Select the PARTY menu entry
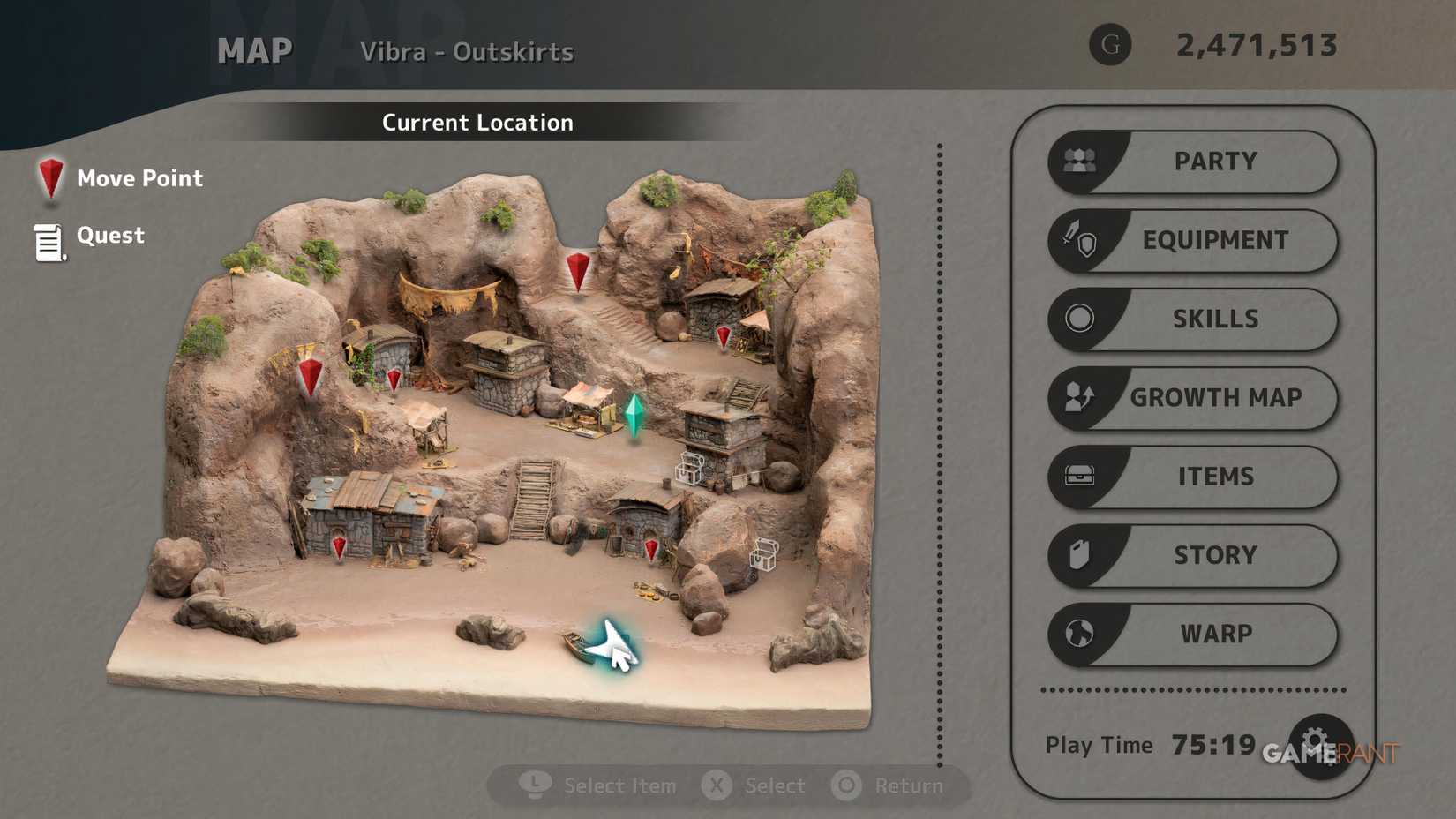 point(1215,161)
